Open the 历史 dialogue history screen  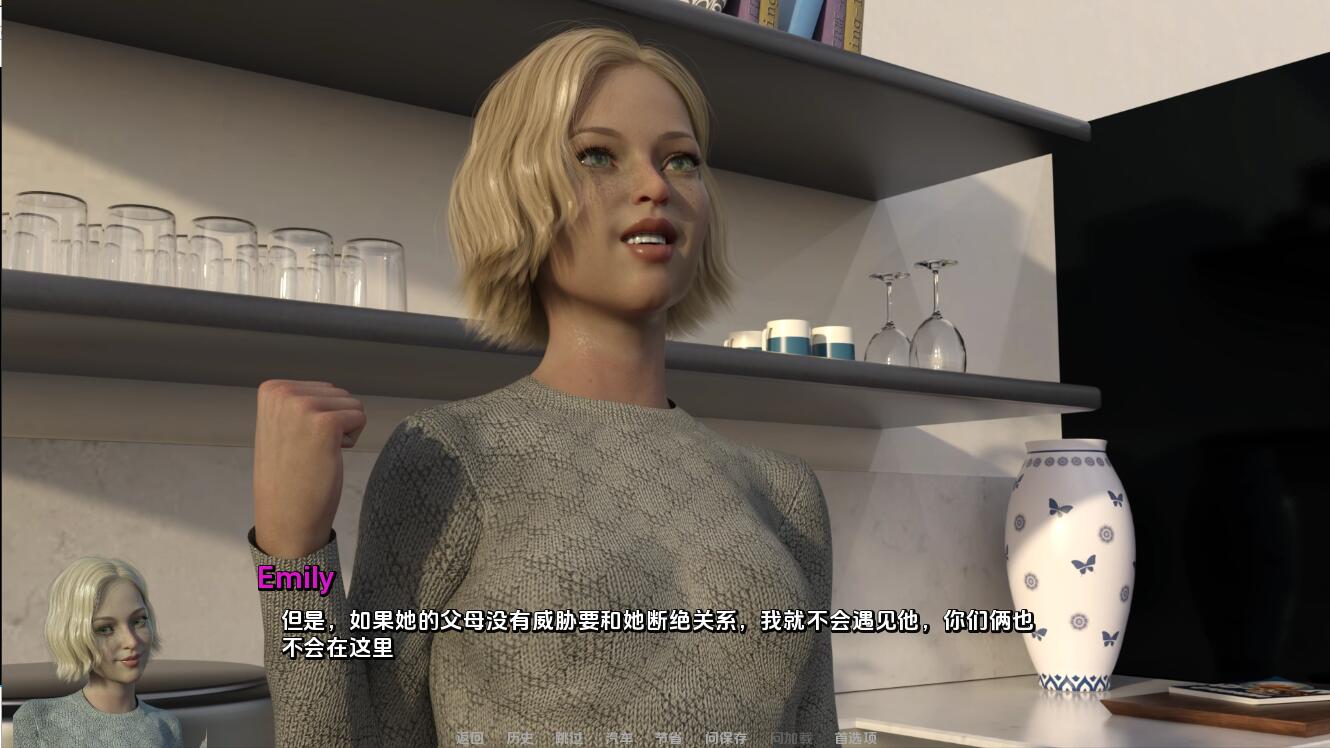coord(521,738)
